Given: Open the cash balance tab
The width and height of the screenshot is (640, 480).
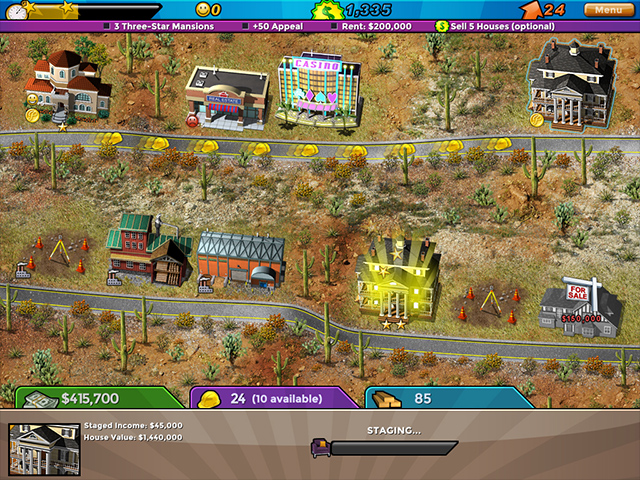Looking at the screenshot, I should point(92,398).
